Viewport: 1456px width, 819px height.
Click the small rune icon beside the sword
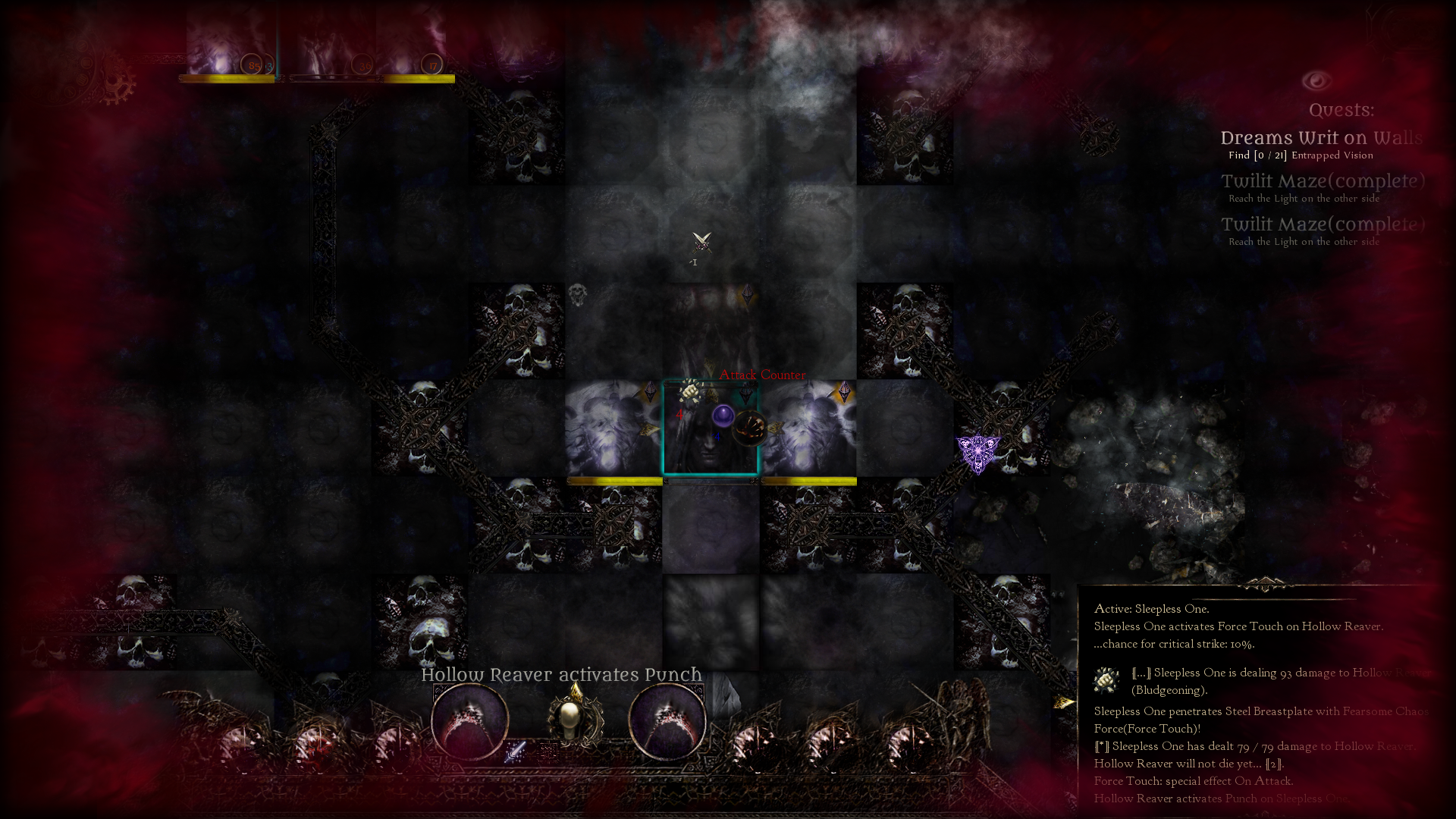(548, 752)
